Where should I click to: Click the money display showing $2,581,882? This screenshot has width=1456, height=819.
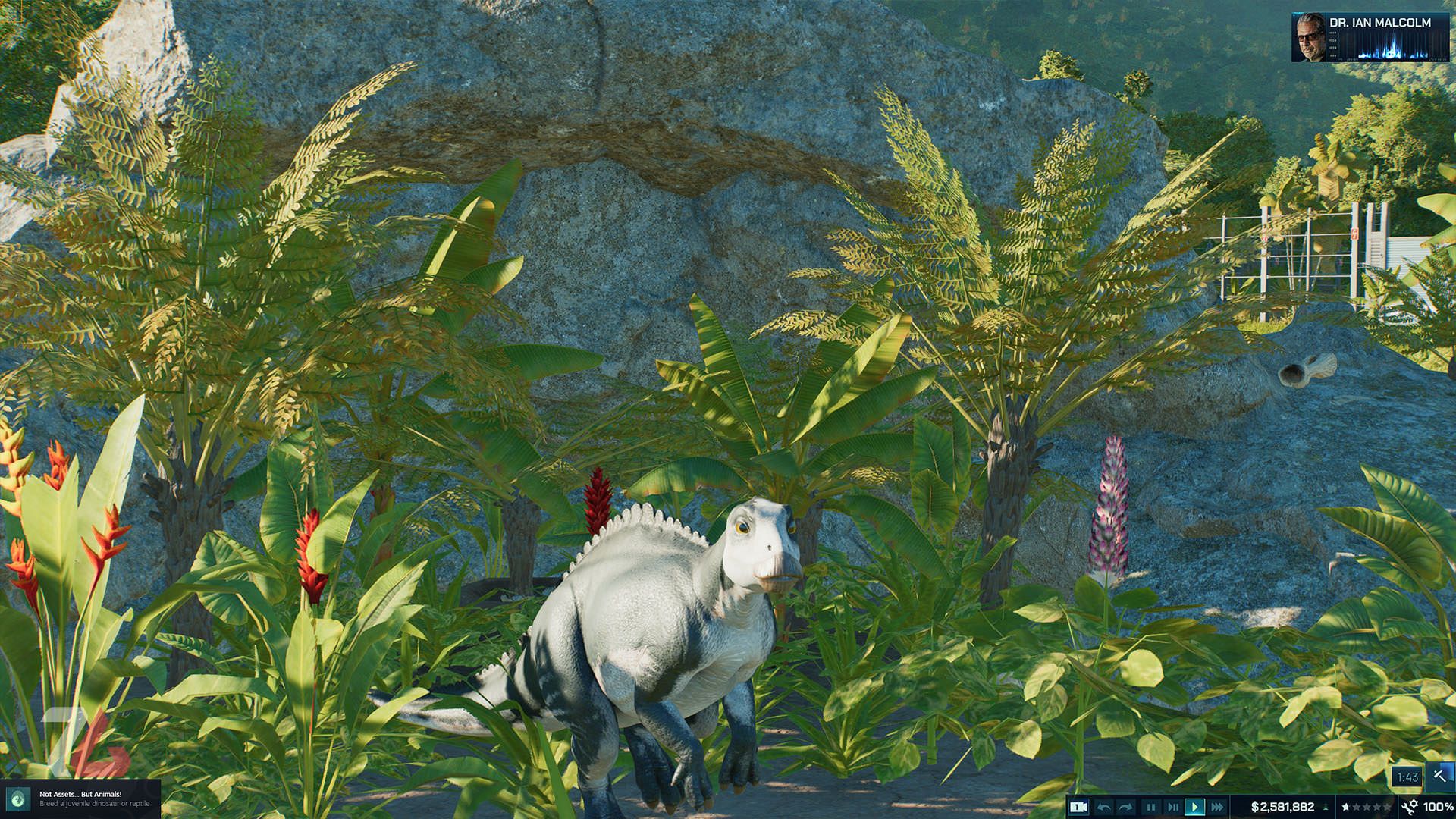[1282, 807]
